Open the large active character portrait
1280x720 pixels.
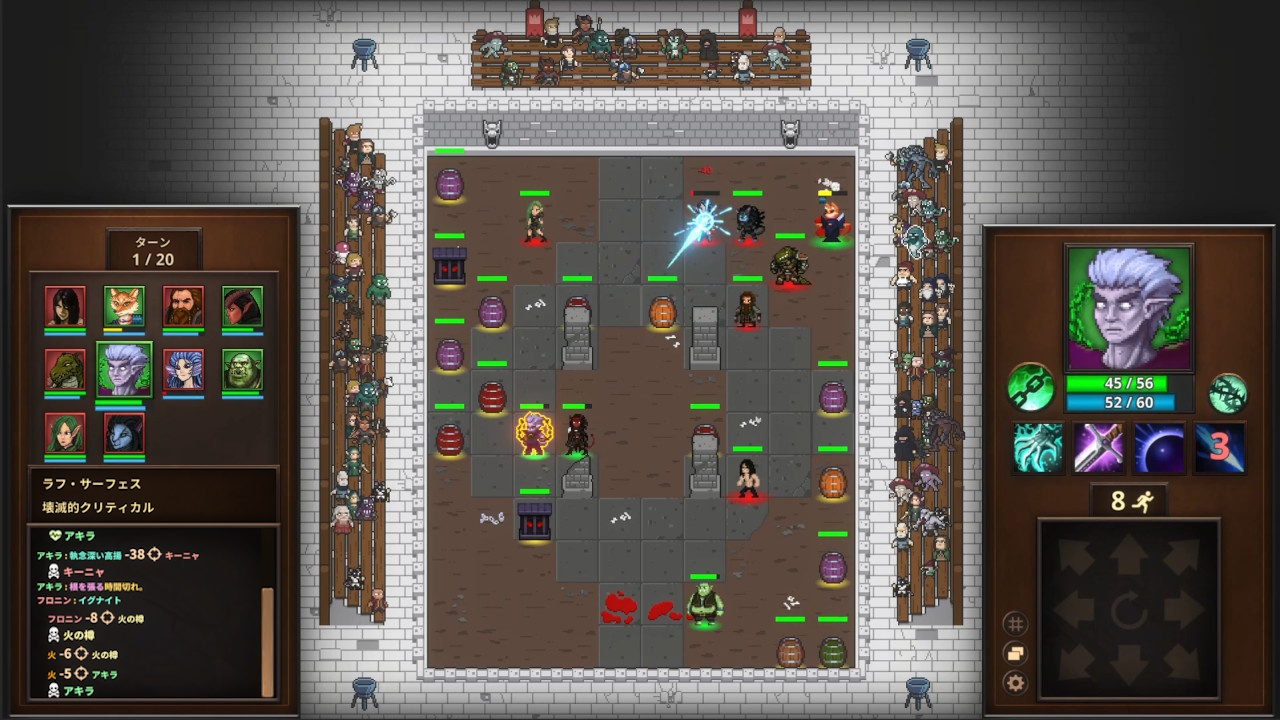click(x=1129, y=308)
